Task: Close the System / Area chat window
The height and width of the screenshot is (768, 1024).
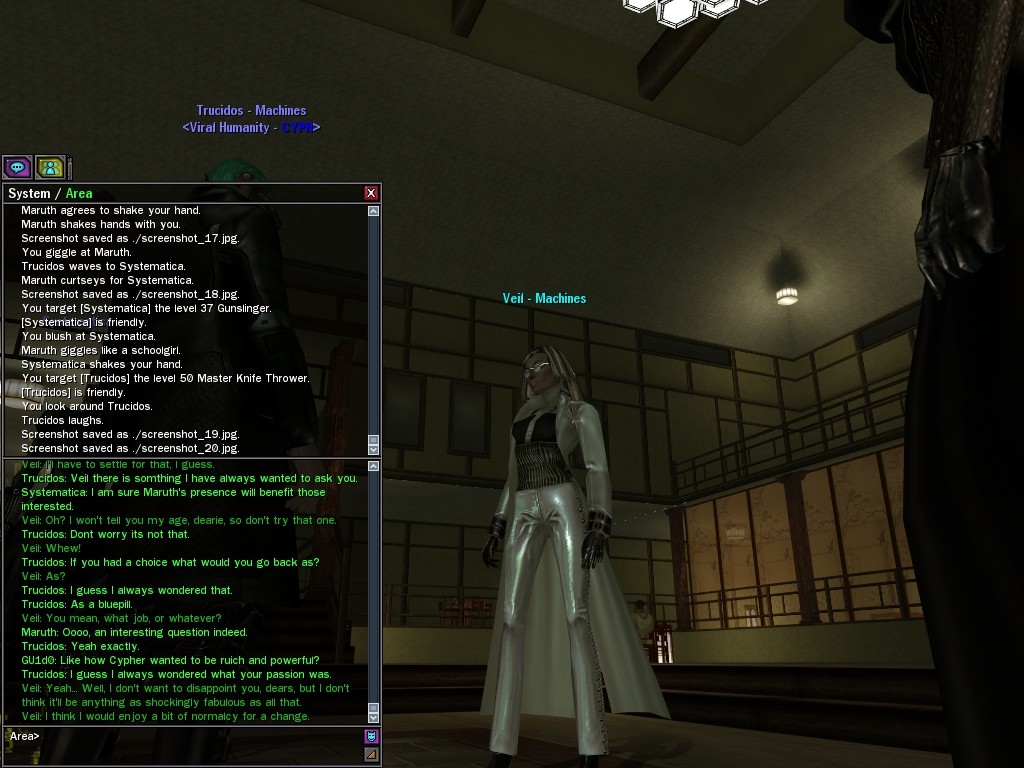Action: coord(371,193)
